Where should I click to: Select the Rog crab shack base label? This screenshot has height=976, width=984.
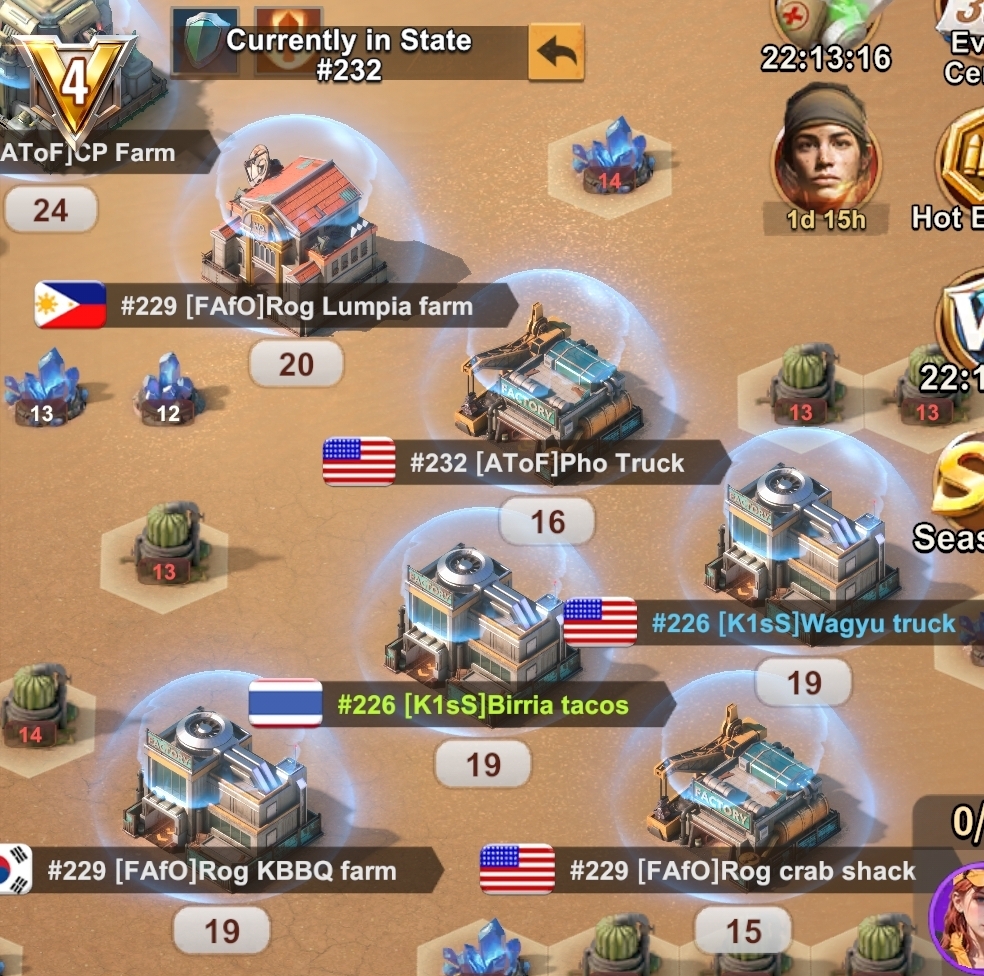[x=742, y=871]
